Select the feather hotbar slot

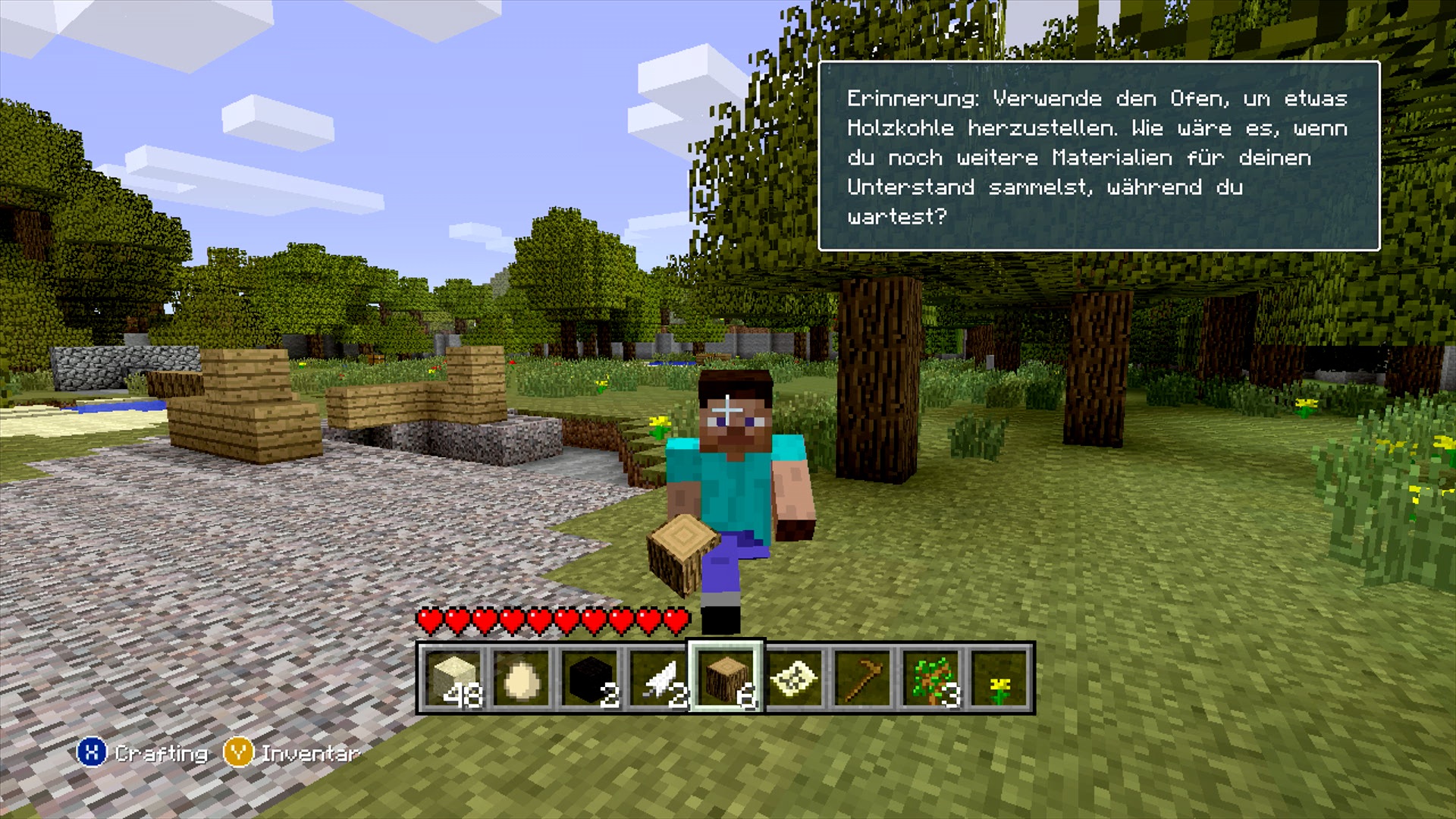tap(658, 679)
